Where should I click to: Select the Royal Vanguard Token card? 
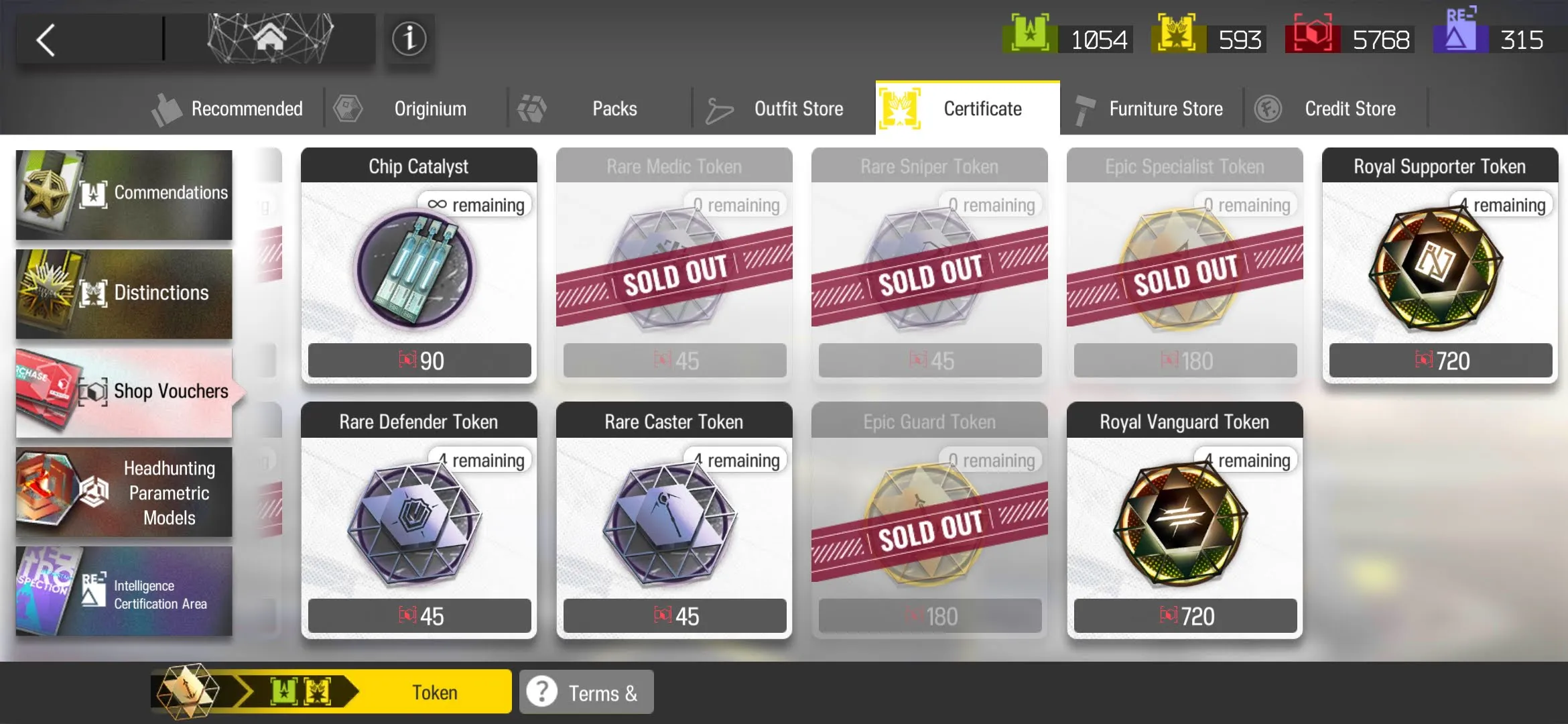pyautogui.click(x=1185, y=523)
